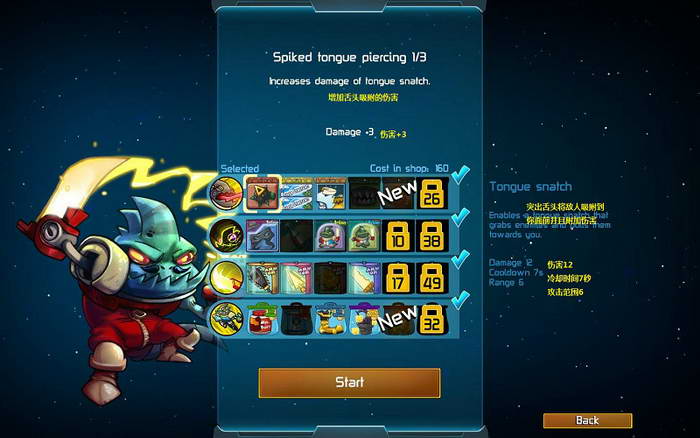
Task: Select the purple eye ability icon
Action: [x=225, y=234]
